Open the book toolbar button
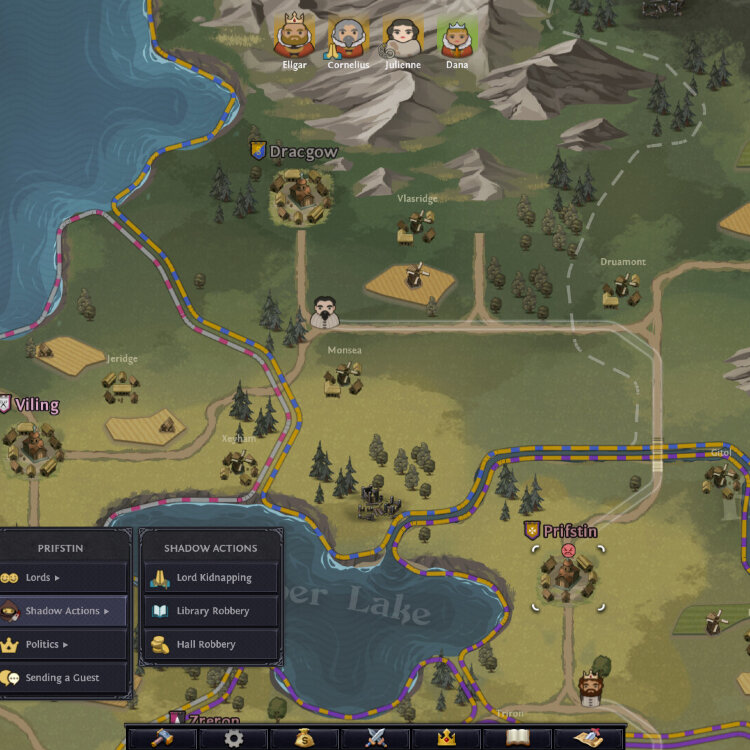Viewport: 750px width, 750px height. click(x=517, y=739)
